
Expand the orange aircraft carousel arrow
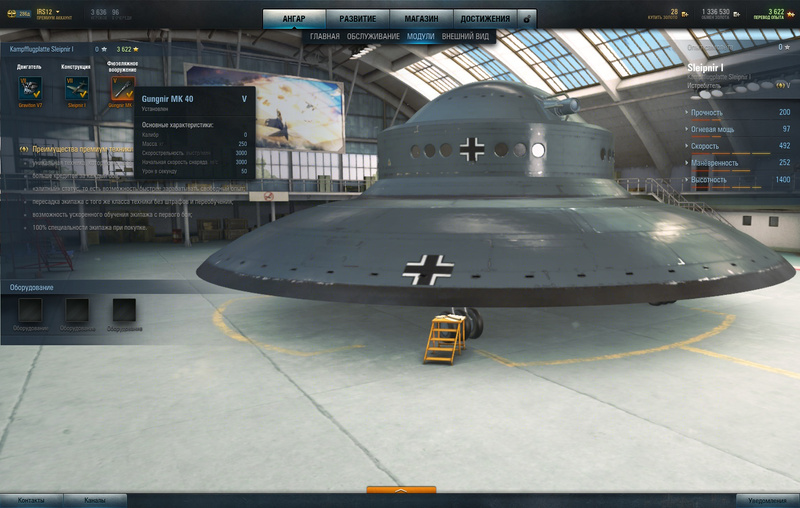(x=401, y=491)
